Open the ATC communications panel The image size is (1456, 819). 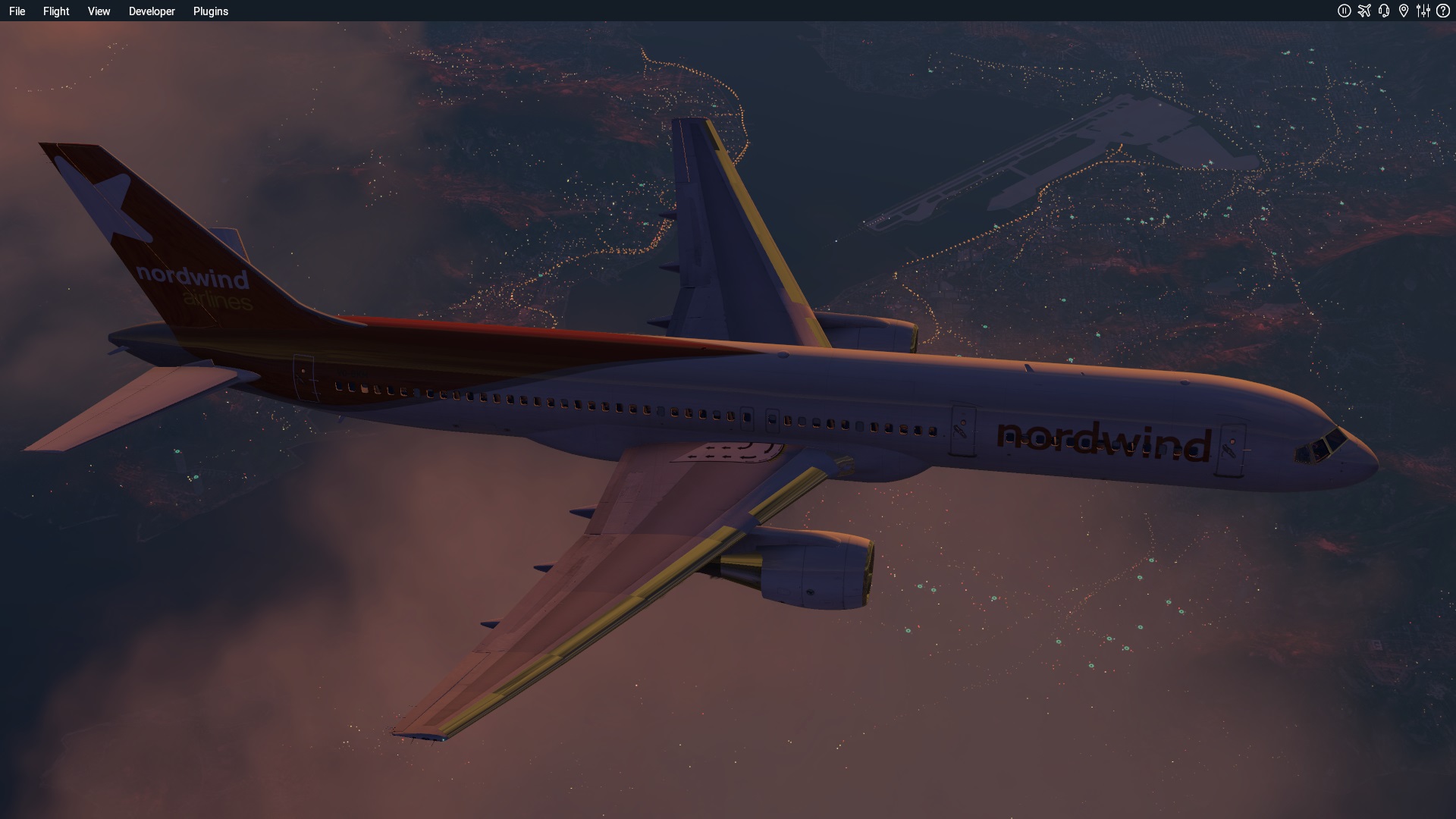pyautogui.click(x=1384, y=11)
